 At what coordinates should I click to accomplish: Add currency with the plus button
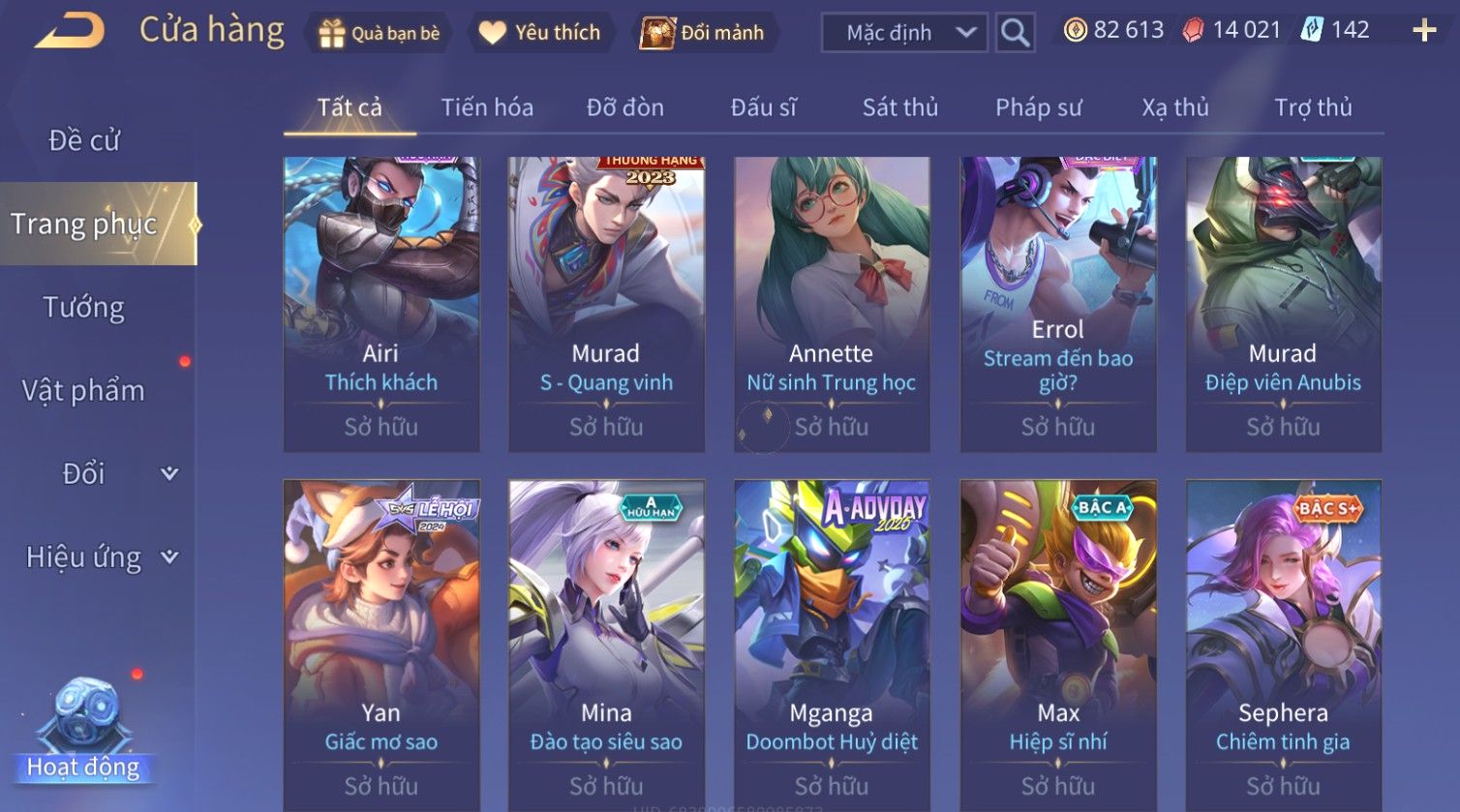(x=1424, y=31)
